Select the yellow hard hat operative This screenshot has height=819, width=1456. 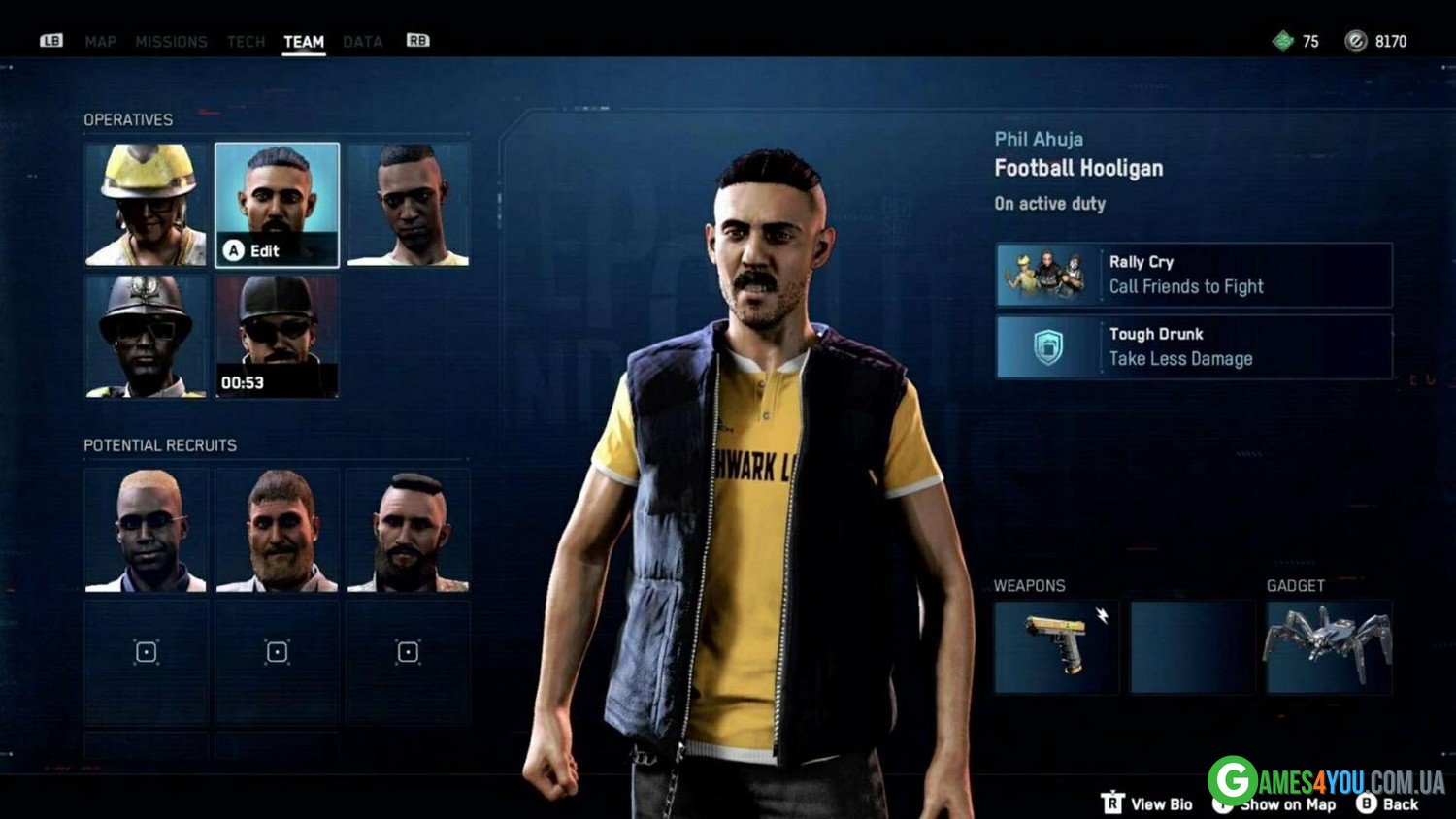[x=147, y=205]
